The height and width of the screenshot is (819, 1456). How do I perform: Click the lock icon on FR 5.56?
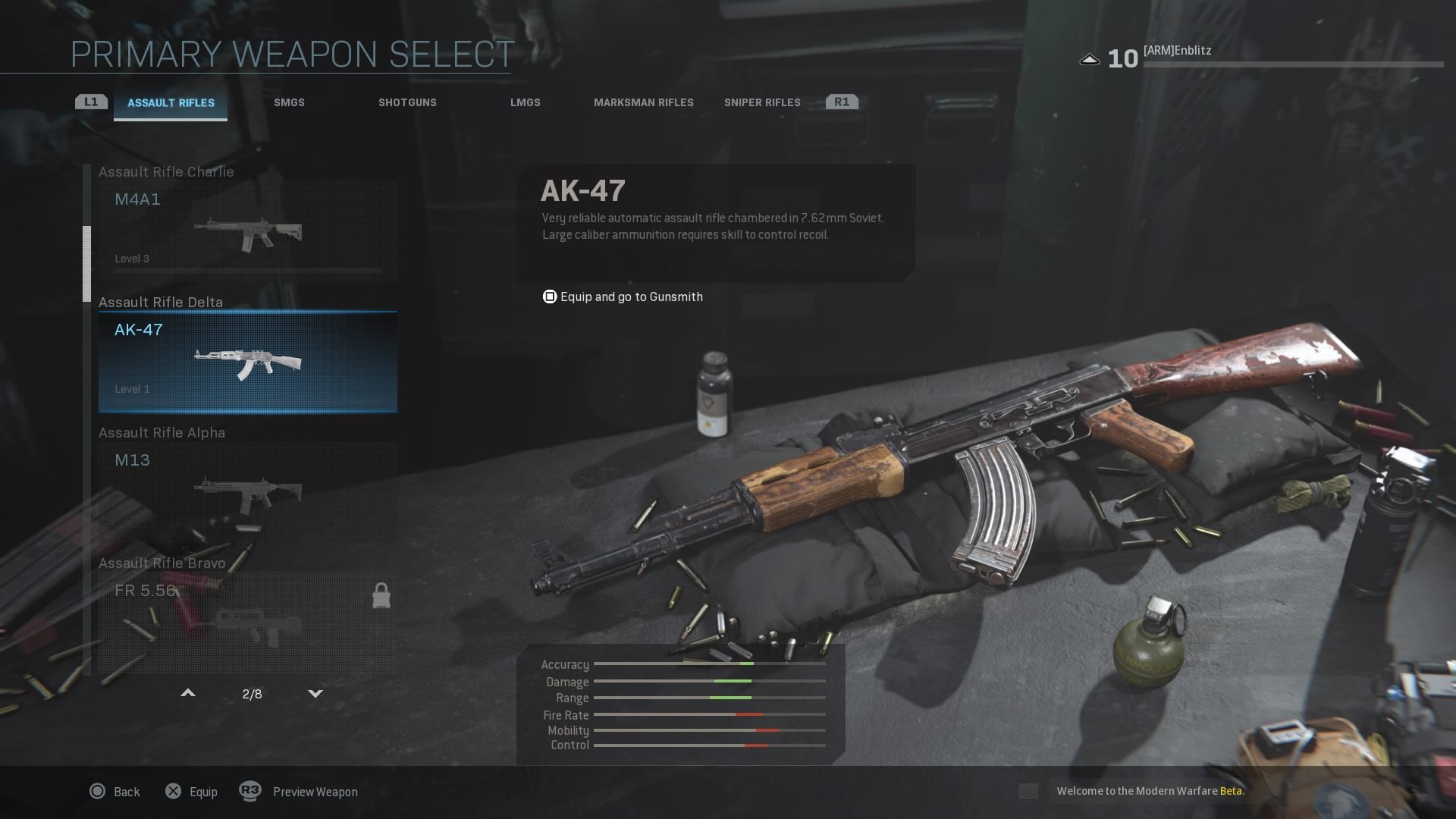tap(381, 595)
